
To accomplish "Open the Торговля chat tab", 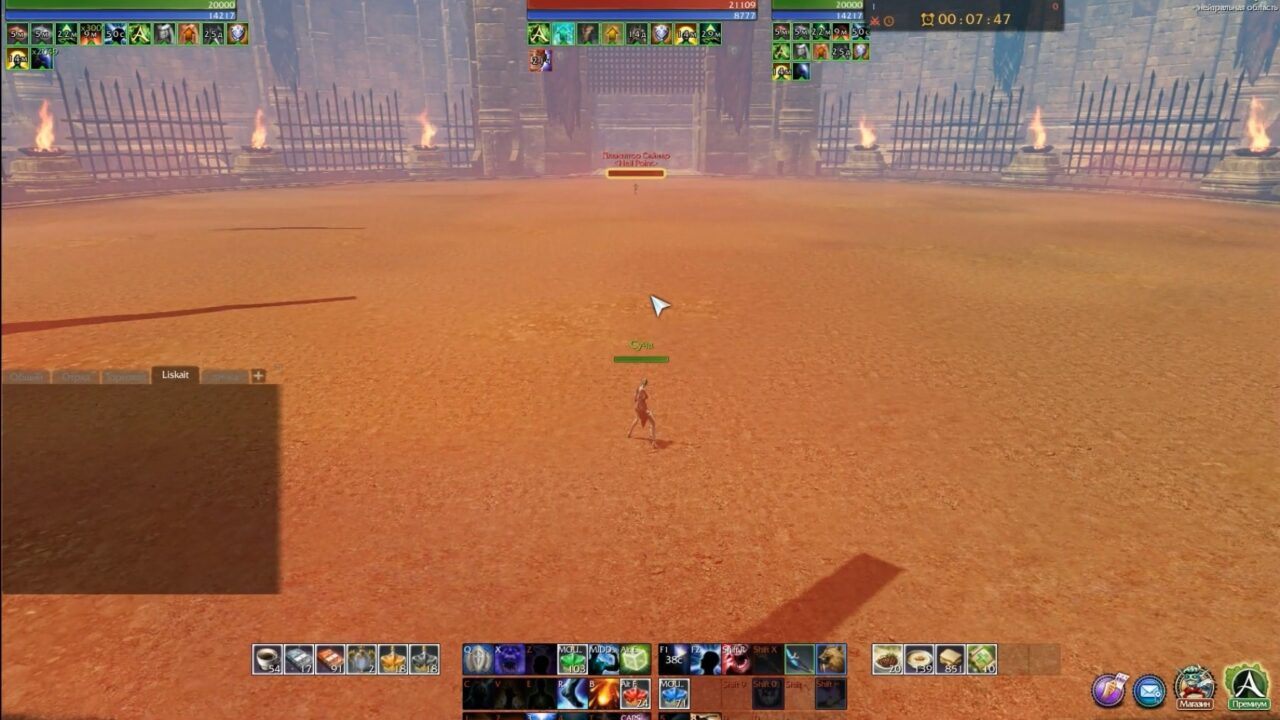I will pyautogui.click(x=123, y=377).
